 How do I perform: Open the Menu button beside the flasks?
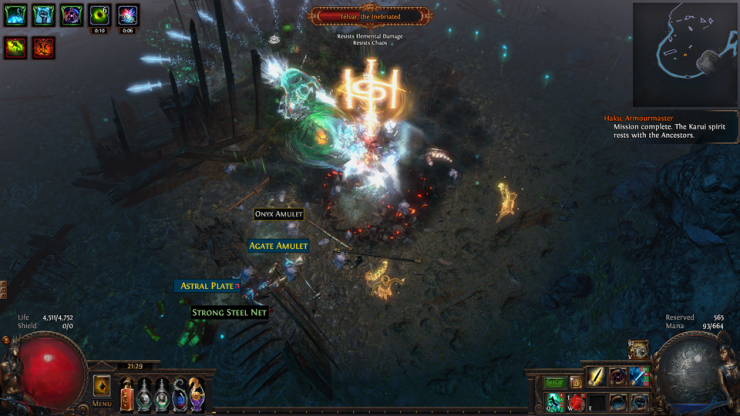[102, 388]
